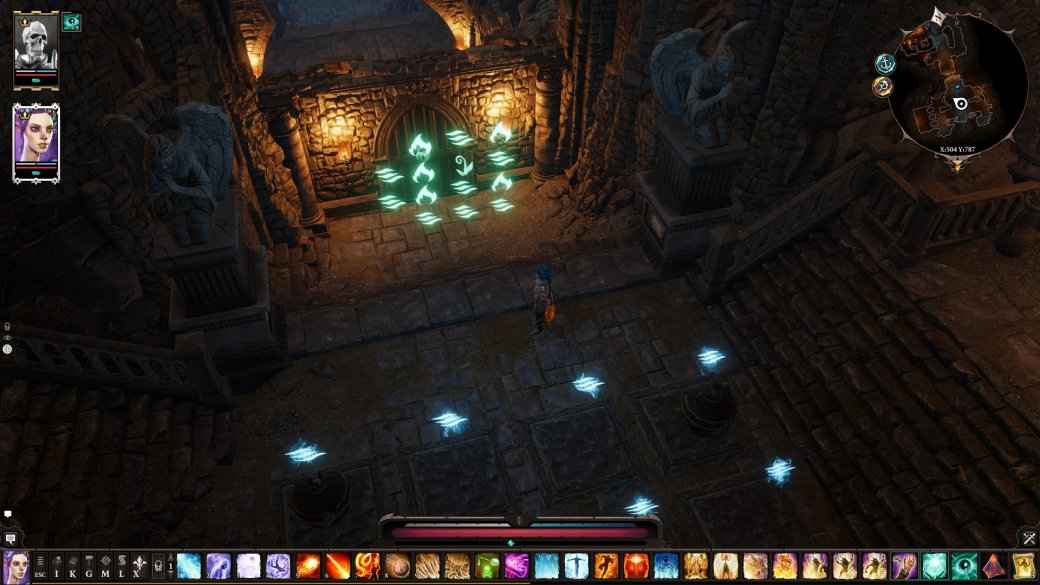This screenshot has height=585, width=1040.
Task: Activate the teal eye skill icon
Action: (962, 567)
